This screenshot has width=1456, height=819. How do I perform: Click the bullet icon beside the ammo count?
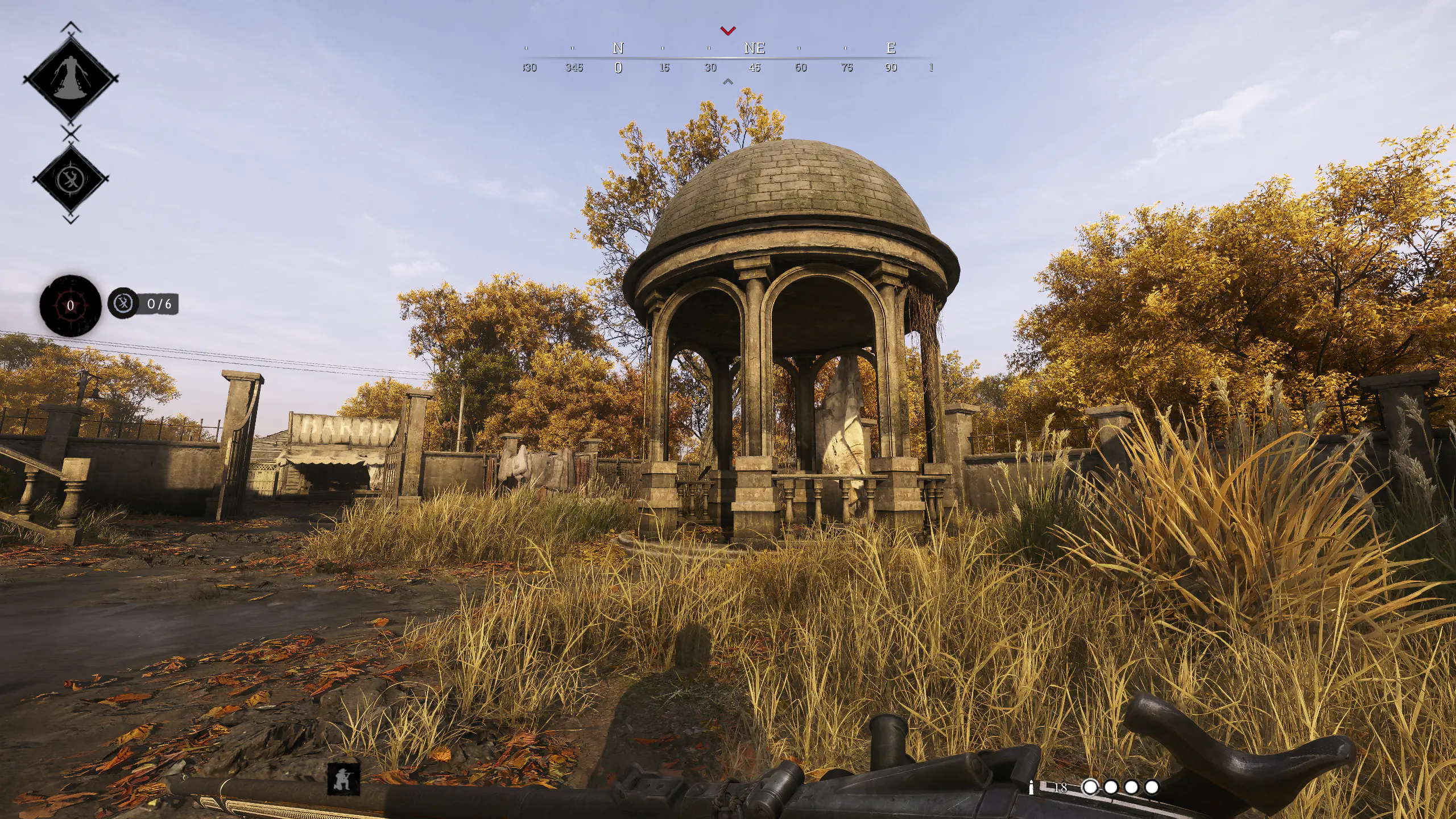click(1031, 788)
